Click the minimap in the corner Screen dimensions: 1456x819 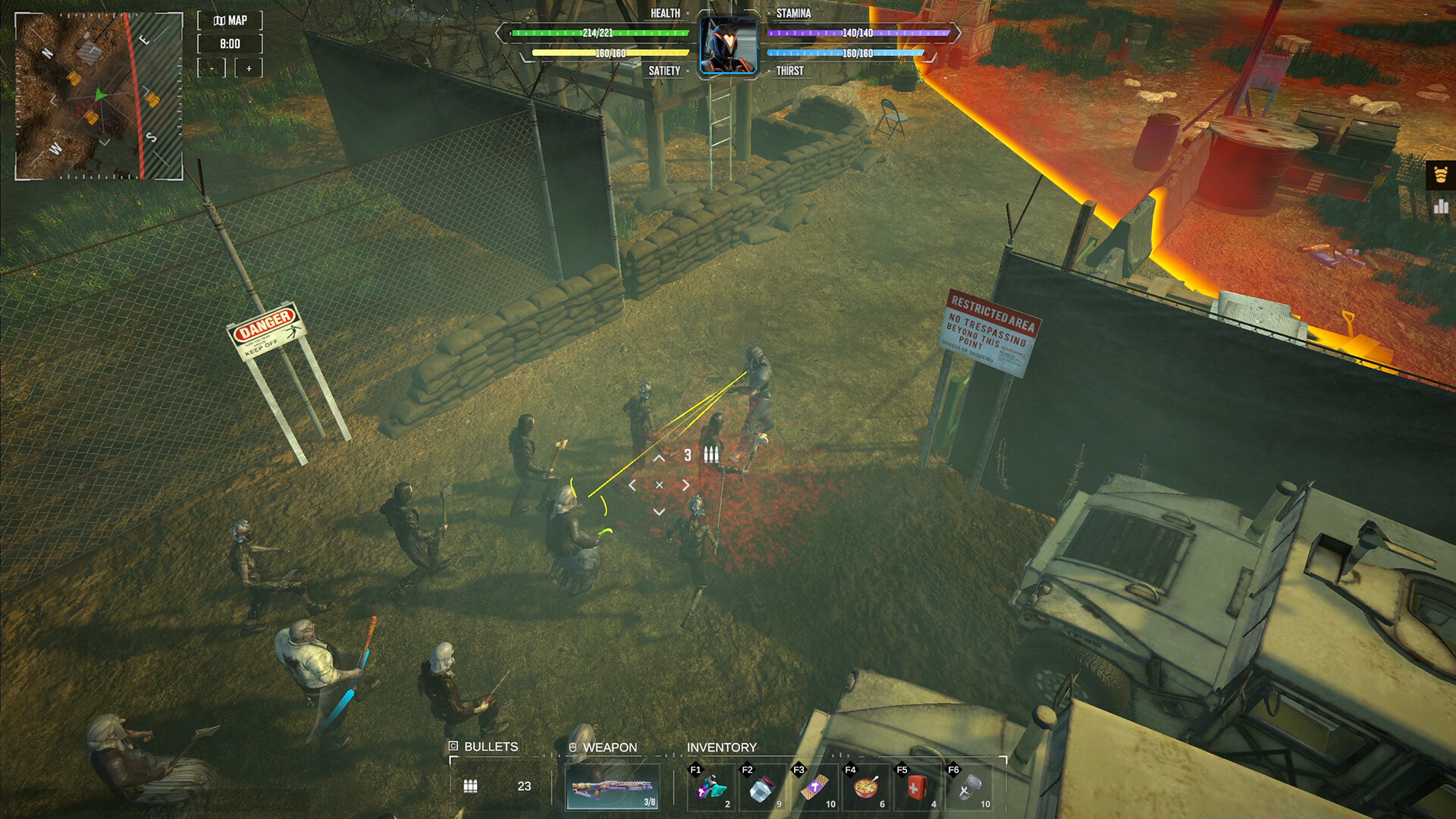[x=99, y=96]
